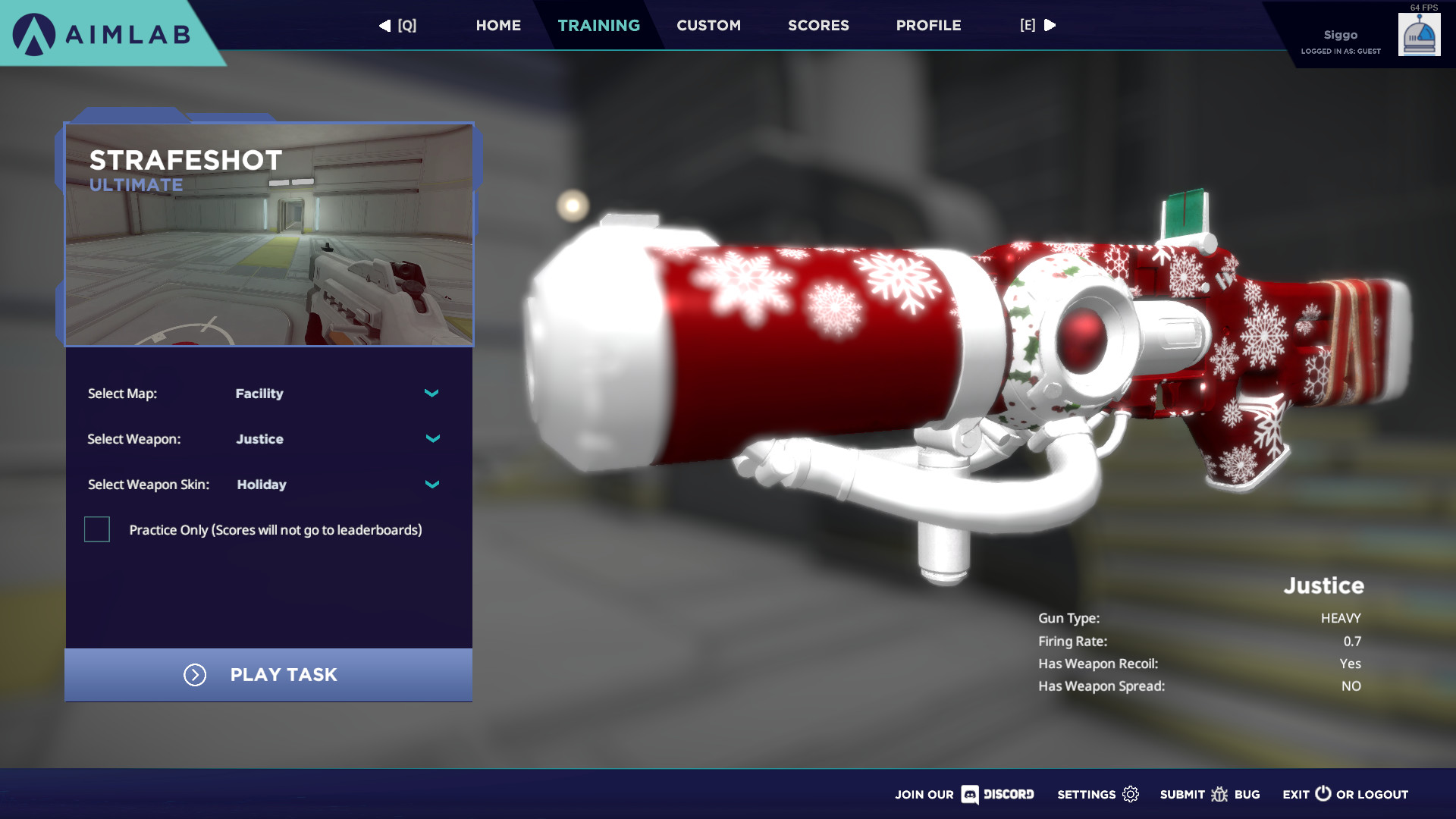Click the circular play arrow icon

pos(195,675)
